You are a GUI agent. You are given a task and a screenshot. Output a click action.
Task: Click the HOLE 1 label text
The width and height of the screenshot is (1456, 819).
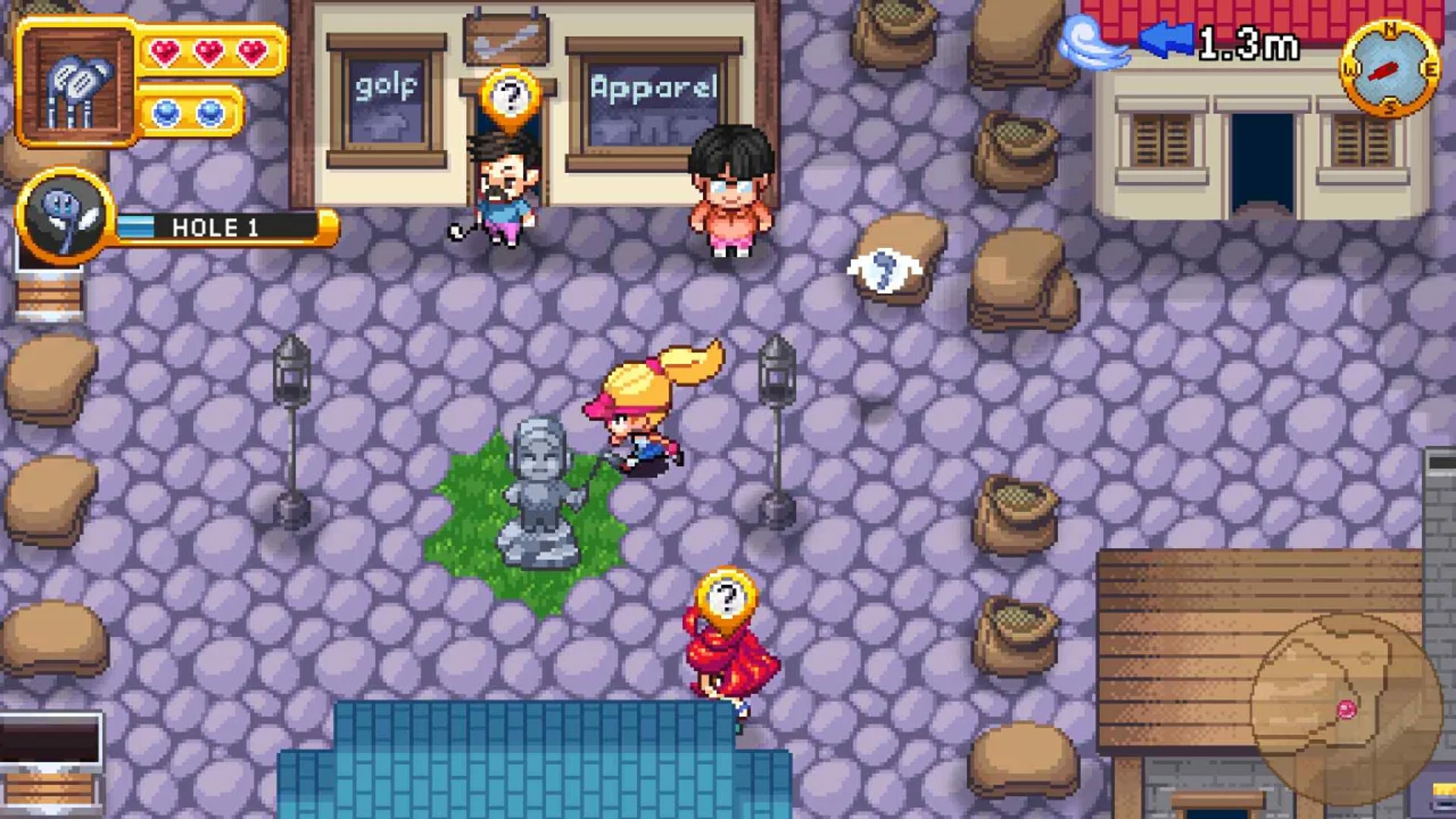coord(213,227)
